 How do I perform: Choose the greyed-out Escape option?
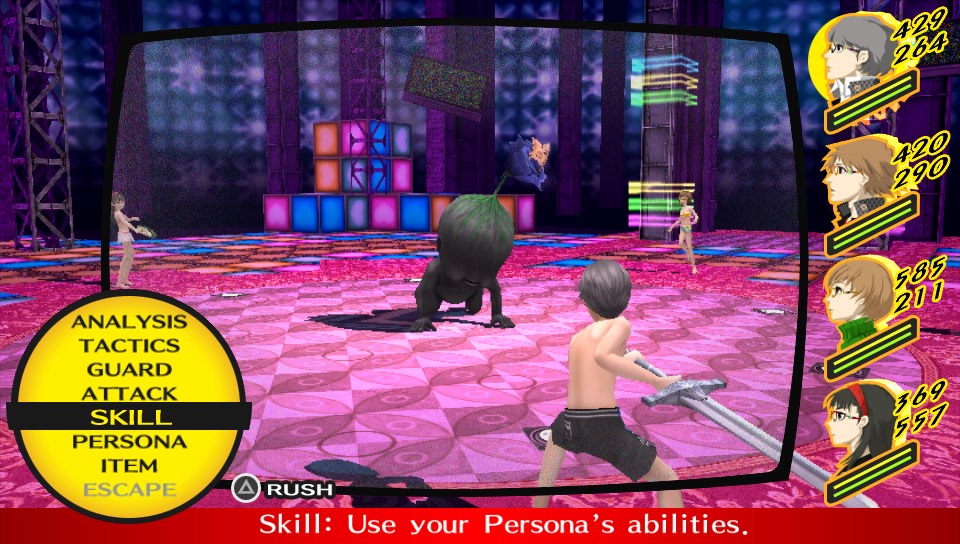(129, 489)
